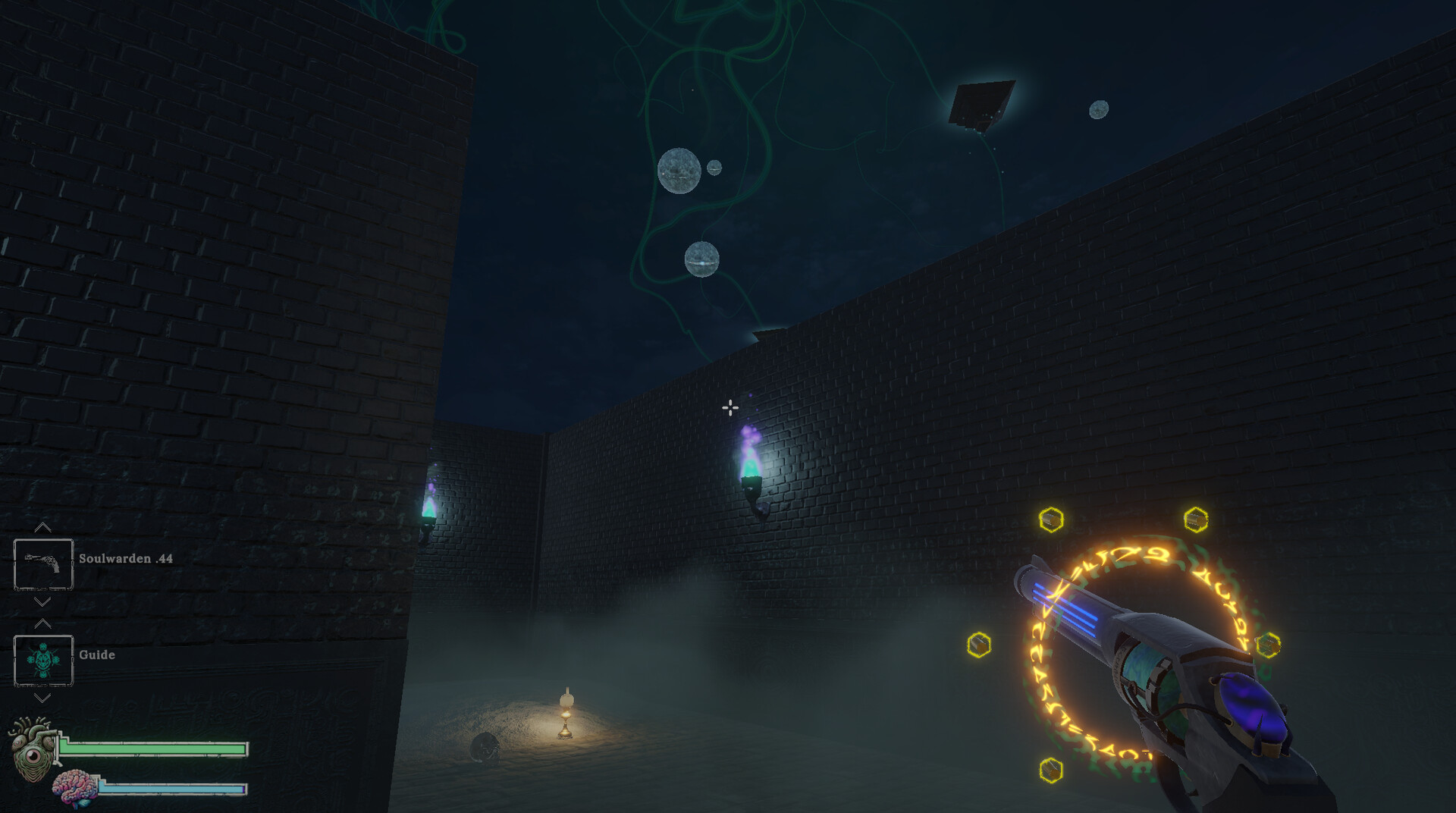The height and width of the screenshot is (813, 1456).
Task: Click the Guide item name label
Action: tap(97, 654)
